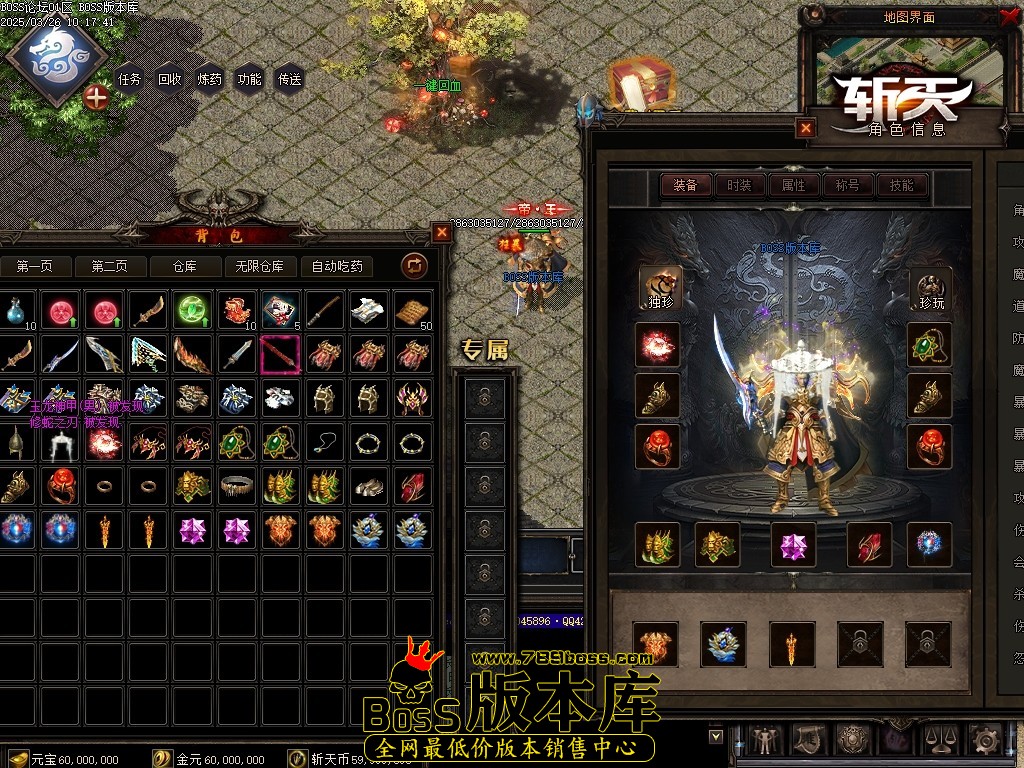Click the red plus button under dragon emblem

click(96, 97)
